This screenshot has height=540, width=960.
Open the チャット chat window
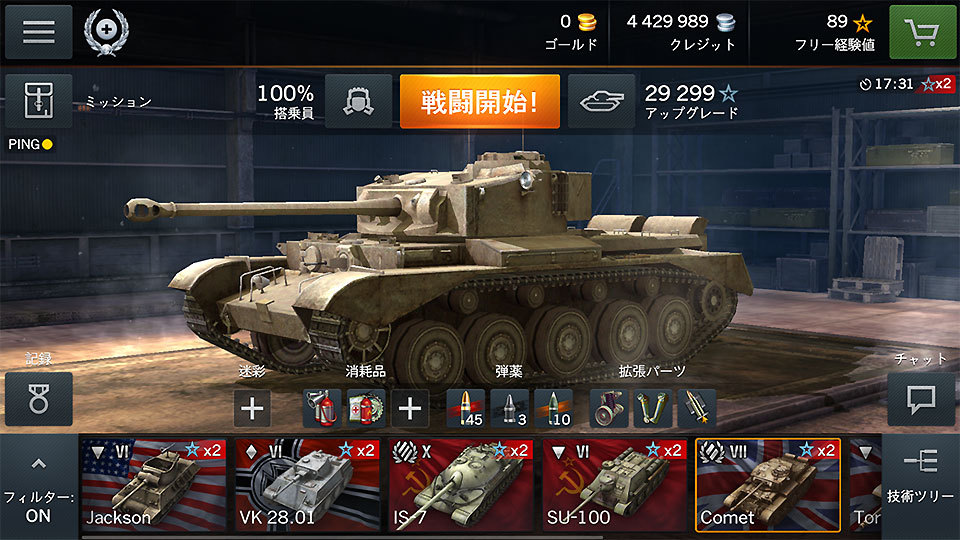click(x=920, y=399)
